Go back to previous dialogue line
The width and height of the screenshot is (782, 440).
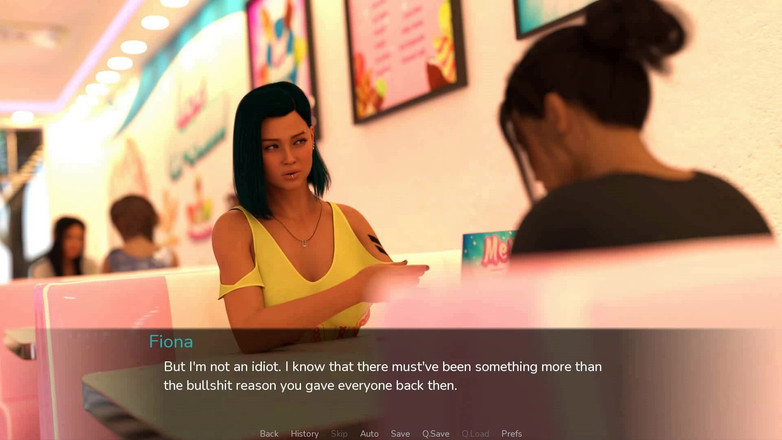tap(269, 434)
